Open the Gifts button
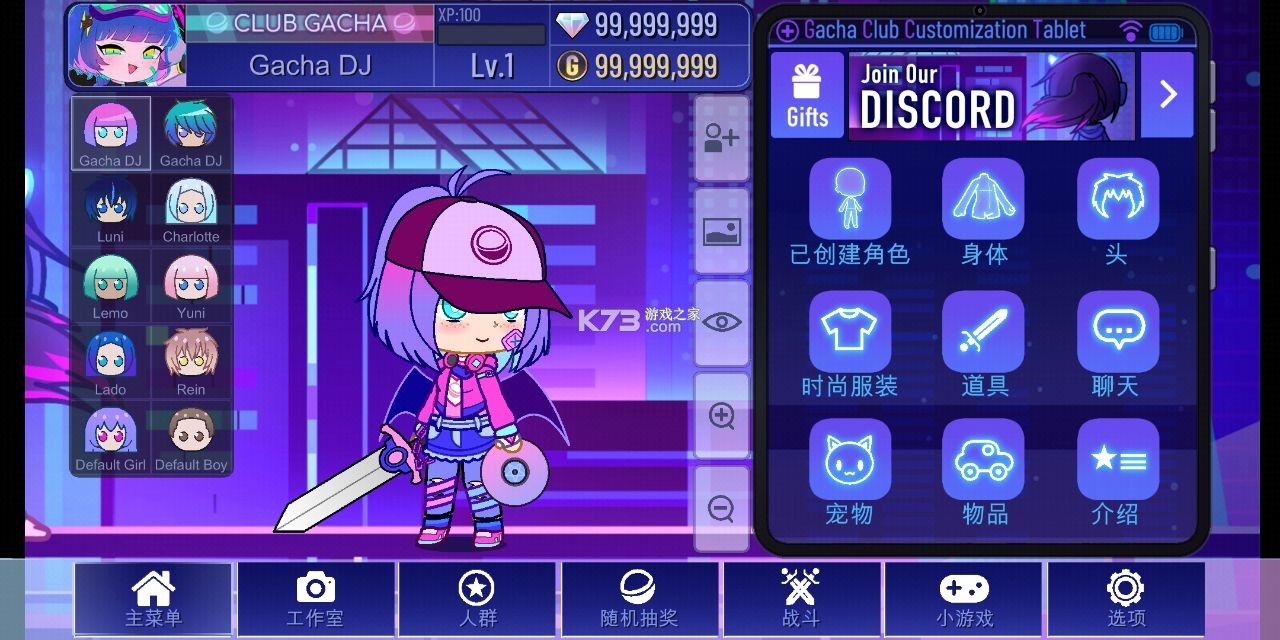 tap(807, 95)
